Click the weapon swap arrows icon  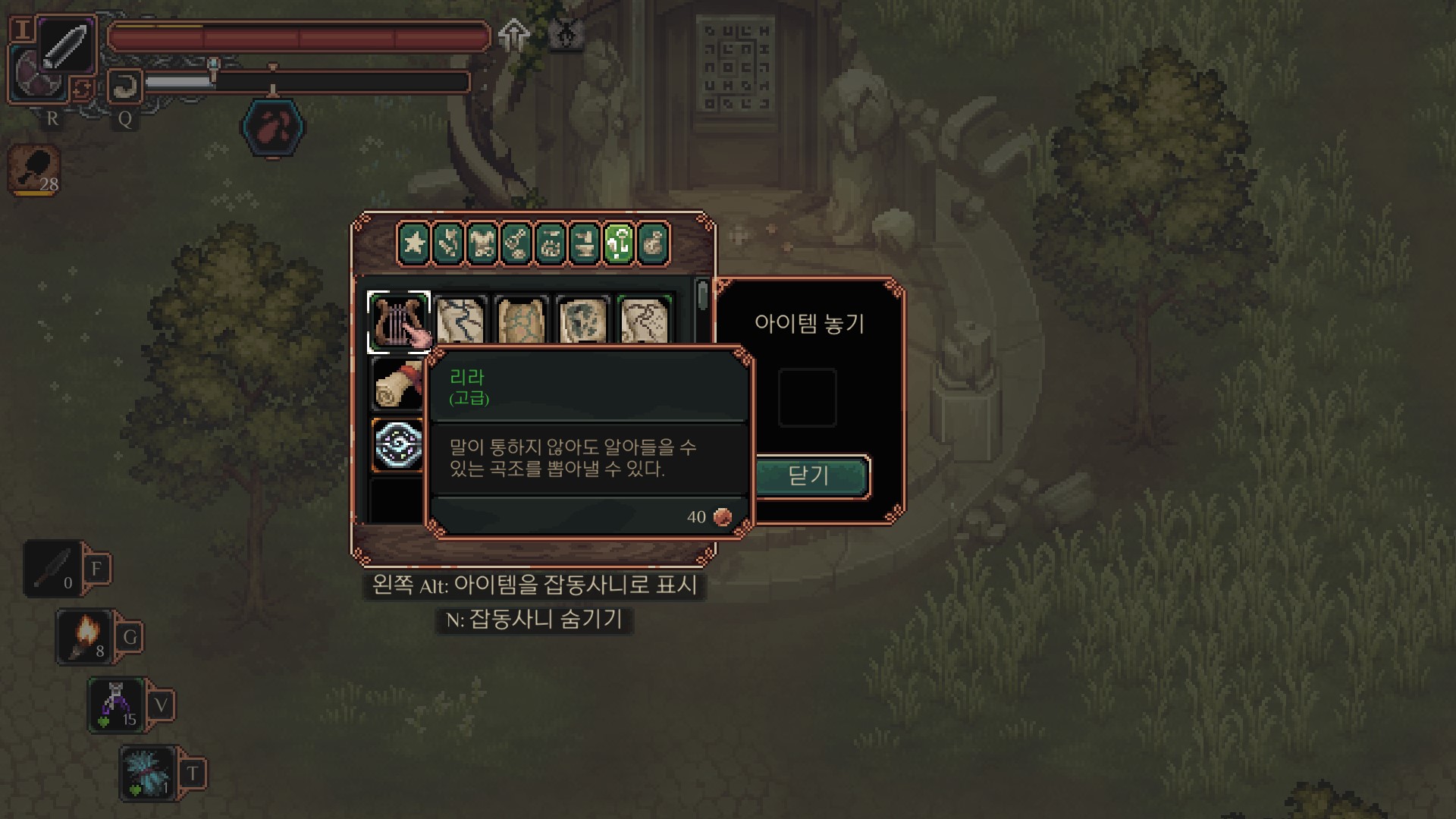[82, 89]
